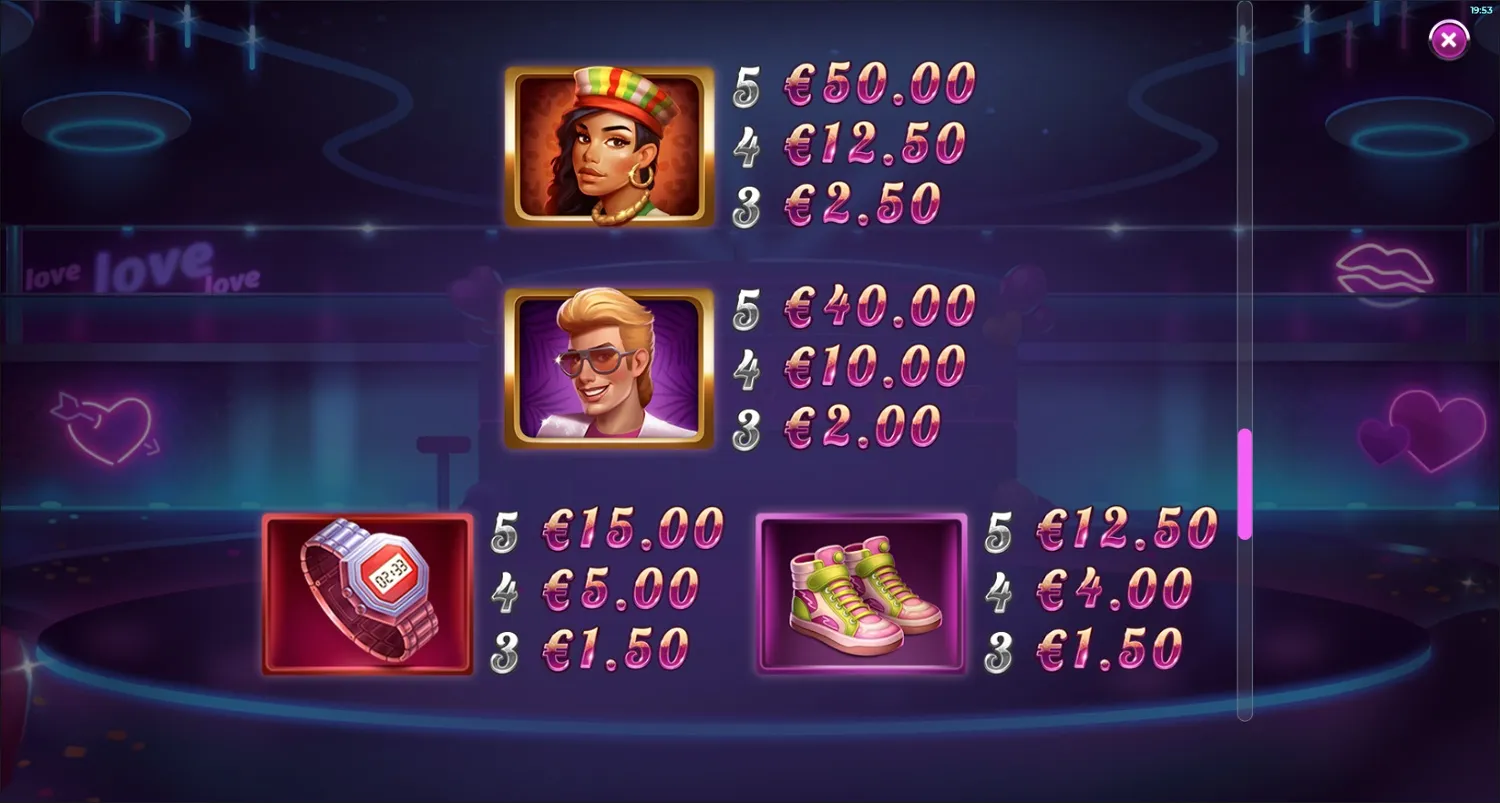Click the €2.50 payout amount
This screenshot has width=1500, height=803.
(866, 204)
